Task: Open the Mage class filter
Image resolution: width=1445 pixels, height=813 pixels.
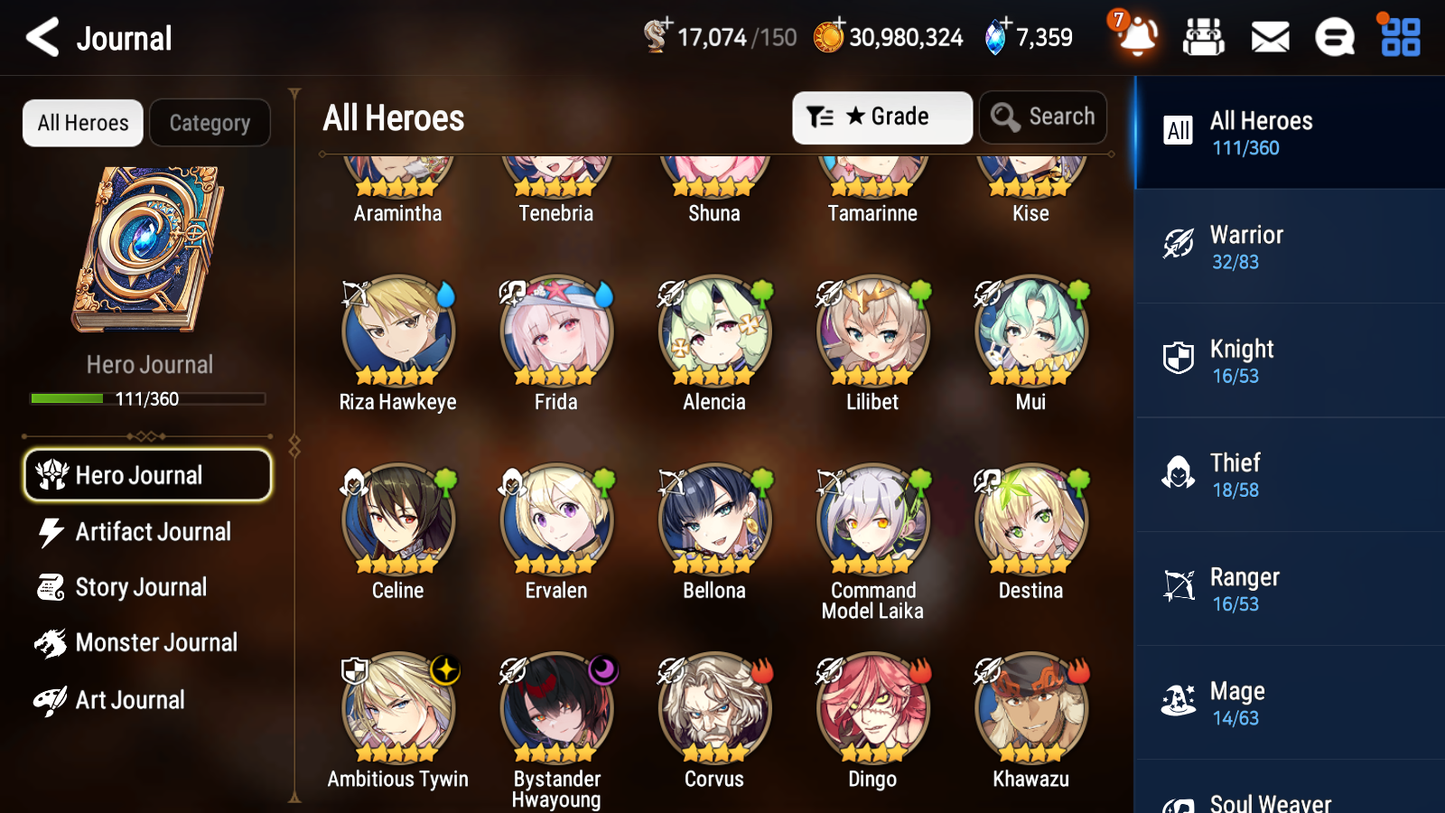Action: click(1289, 702)
